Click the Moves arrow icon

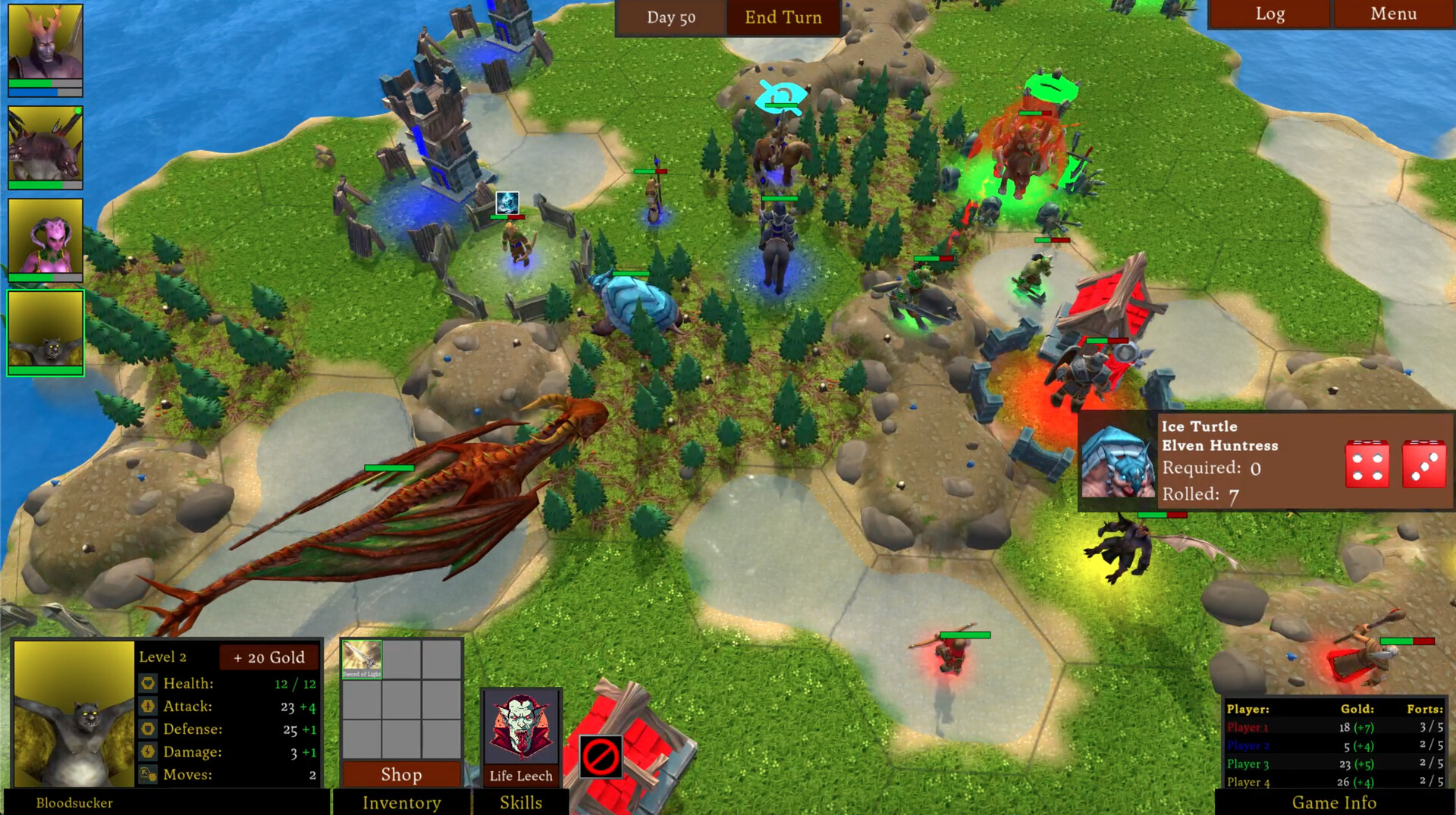point(148,774)
